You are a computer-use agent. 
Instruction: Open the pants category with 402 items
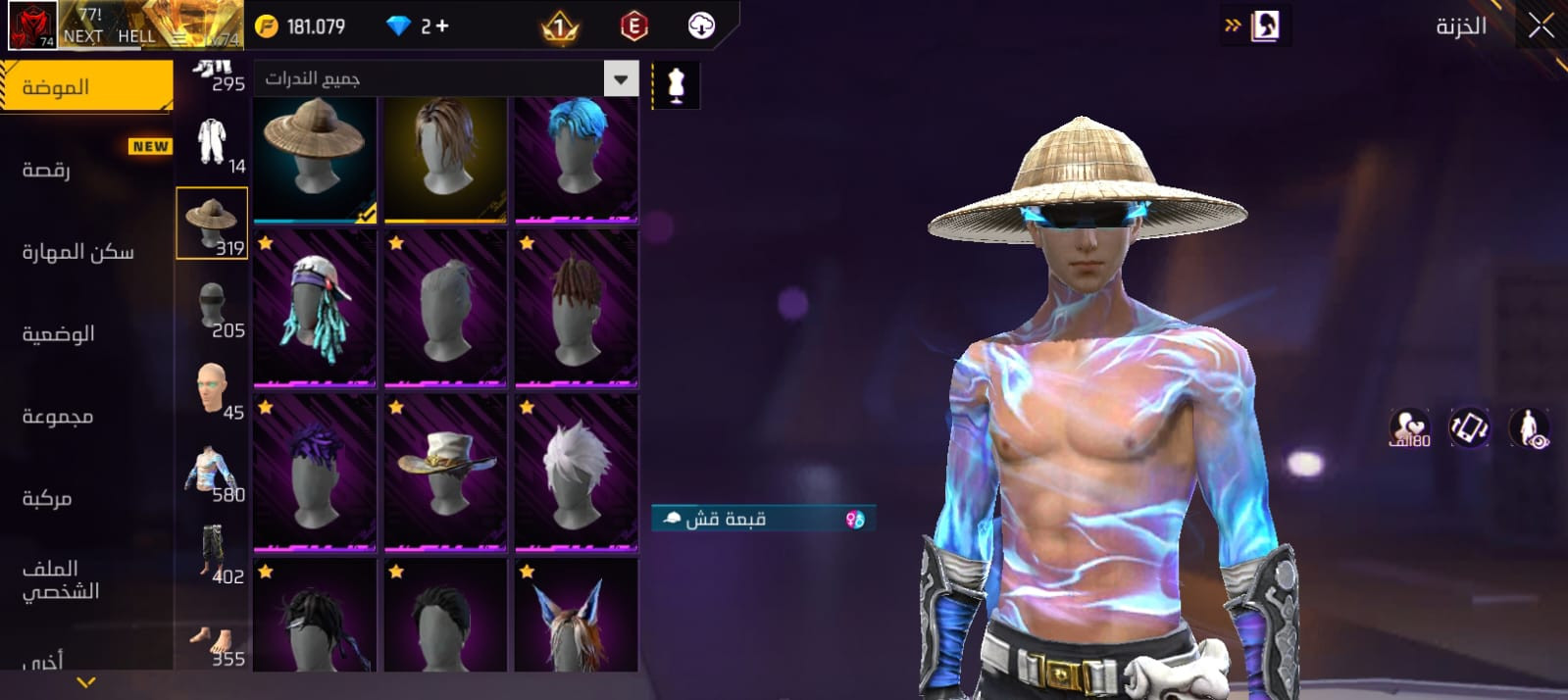212,554
